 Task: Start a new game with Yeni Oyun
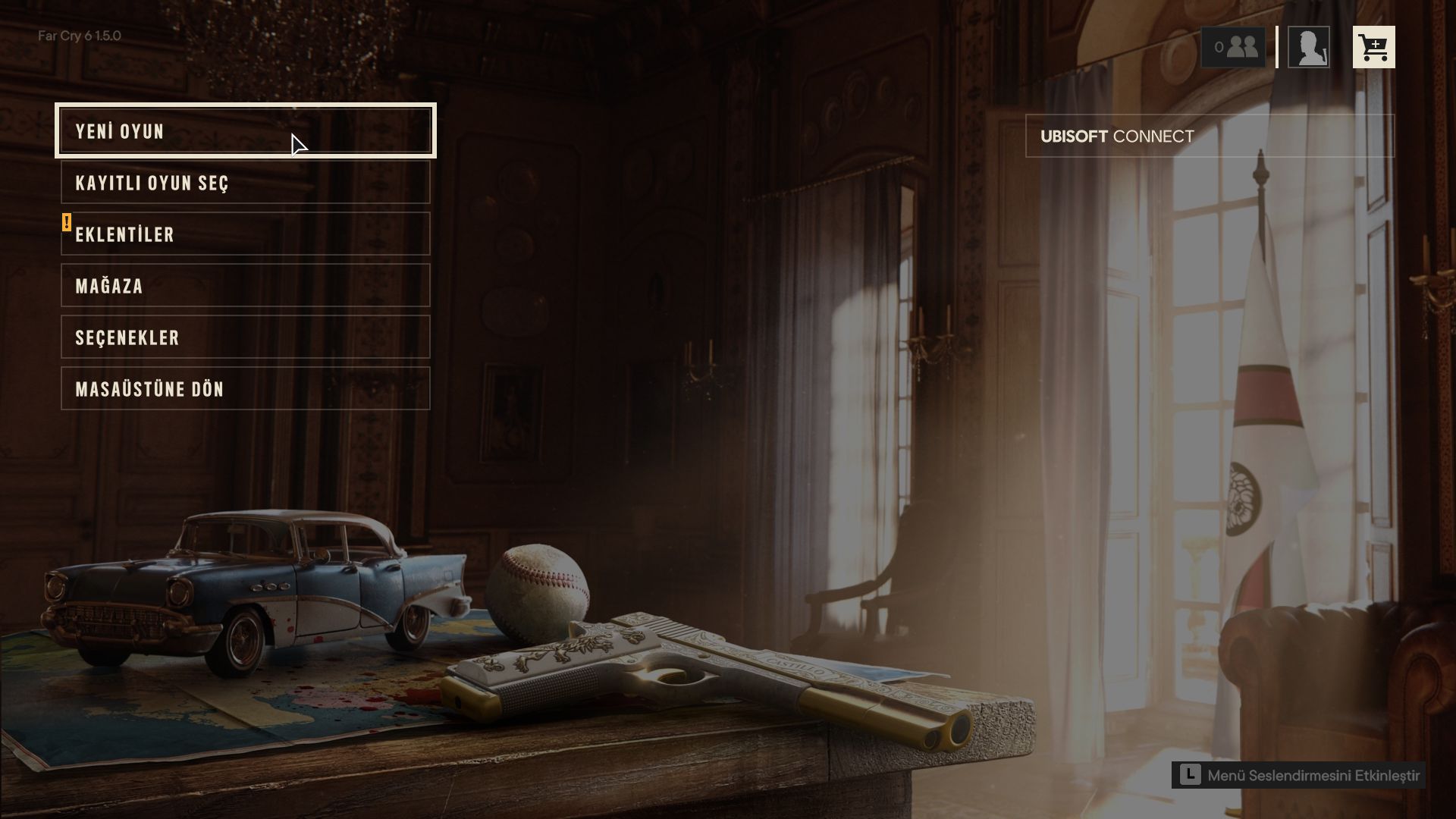click(x=245, y=130)
